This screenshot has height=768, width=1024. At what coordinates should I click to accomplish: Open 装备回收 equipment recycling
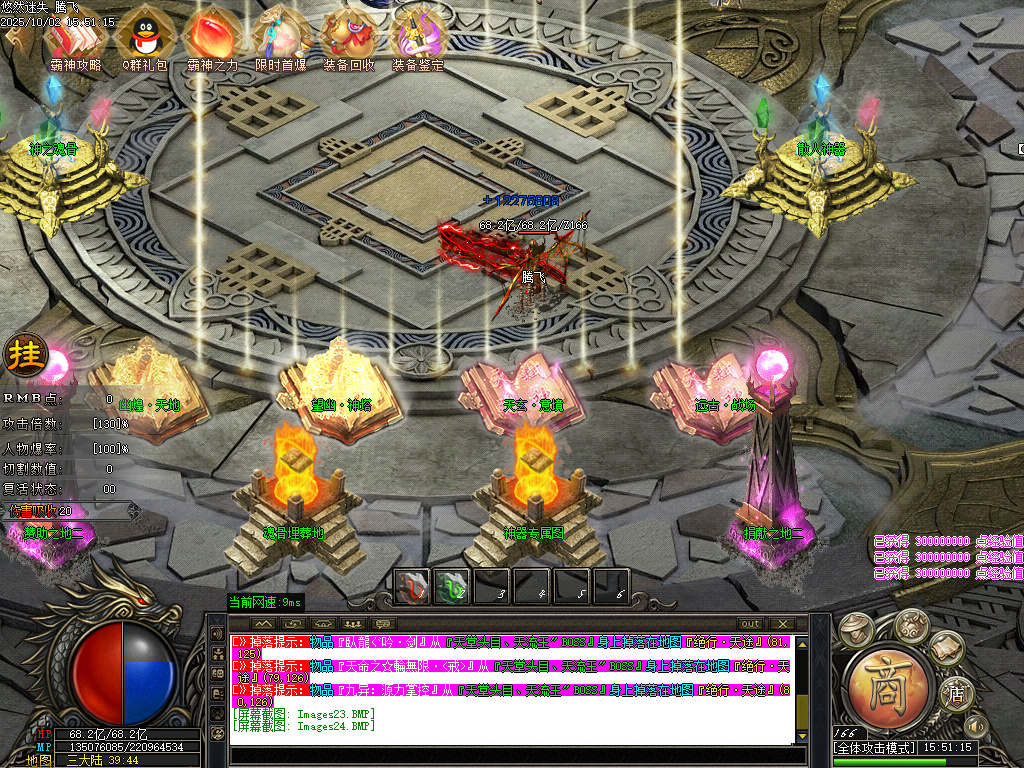[349, 36]
